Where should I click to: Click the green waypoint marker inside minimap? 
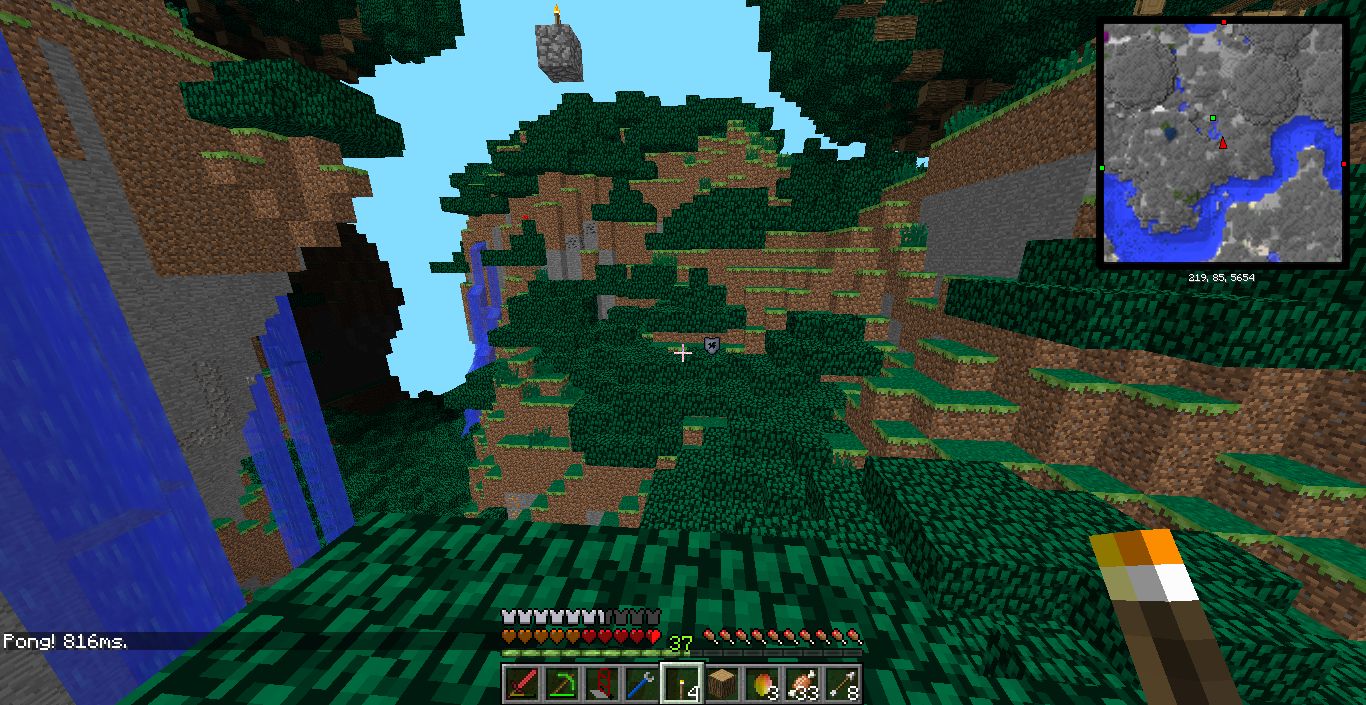[x=1212, y=118]
